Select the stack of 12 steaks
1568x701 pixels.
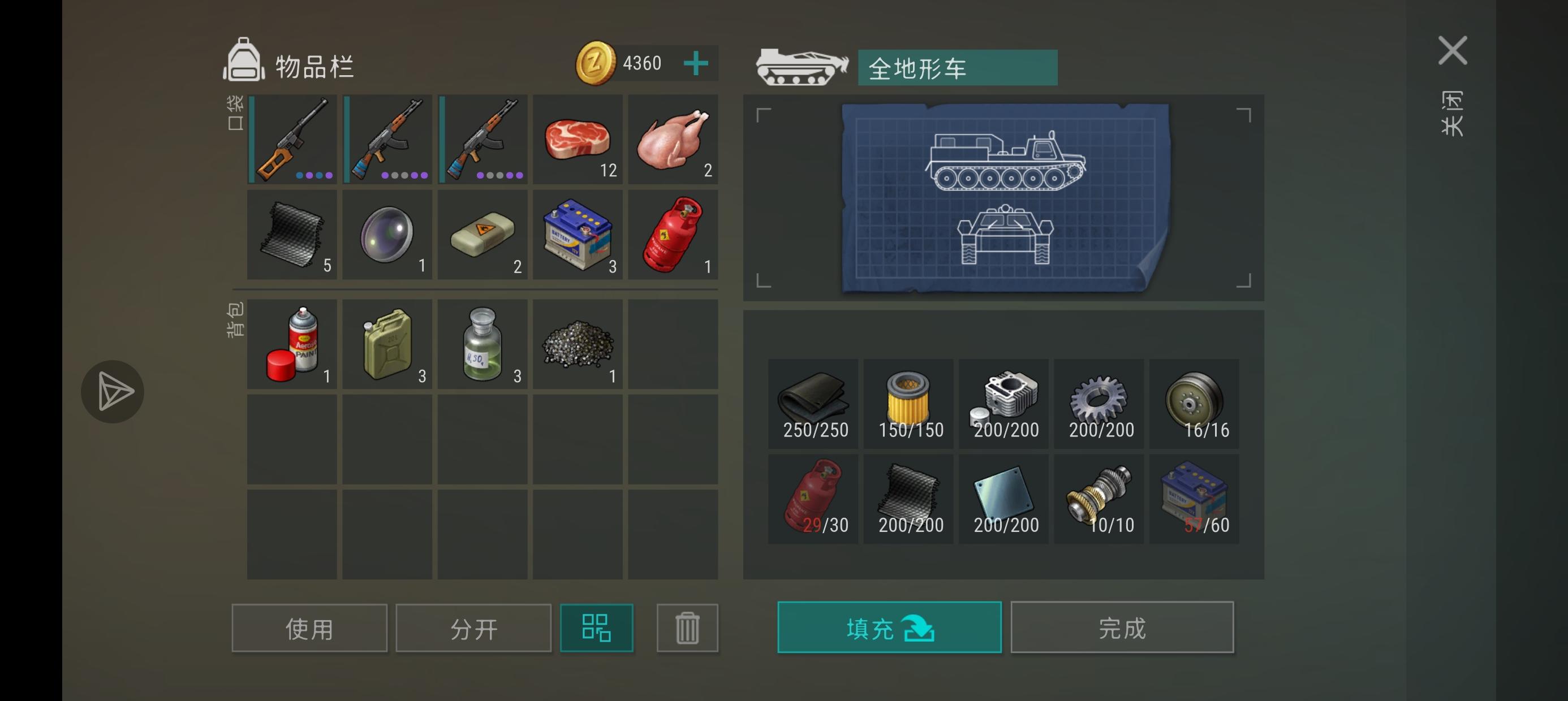pos(578,139)
